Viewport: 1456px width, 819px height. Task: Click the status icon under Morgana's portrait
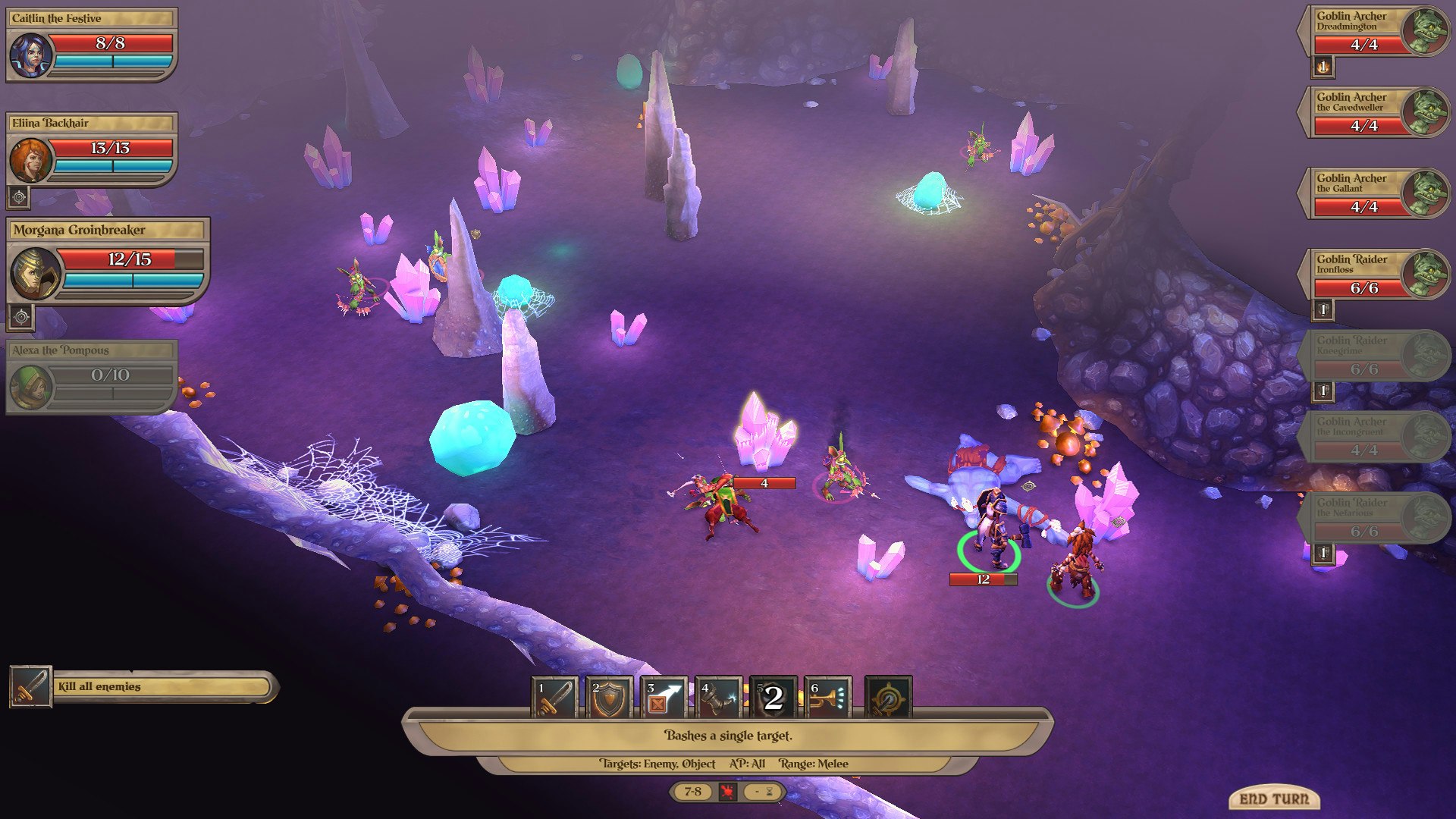[x=21, y=316]
